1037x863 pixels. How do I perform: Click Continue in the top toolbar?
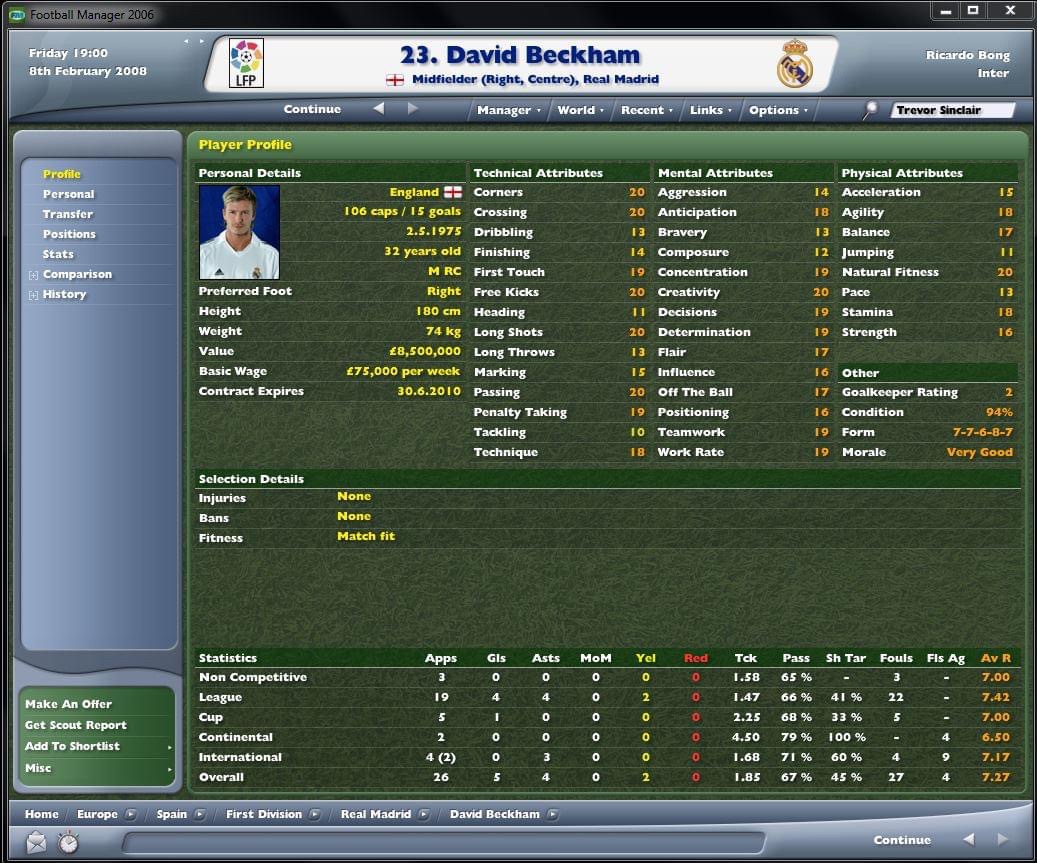tap(312, 109)
